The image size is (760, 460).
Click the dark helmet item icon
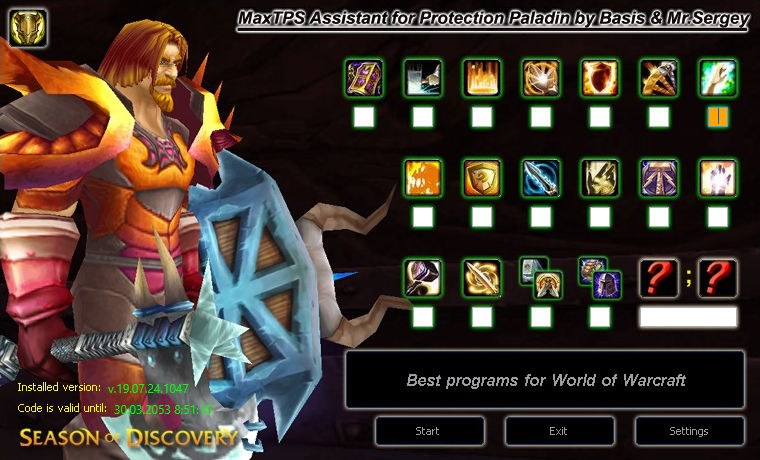pyautogui.click(x=607, y=285)
